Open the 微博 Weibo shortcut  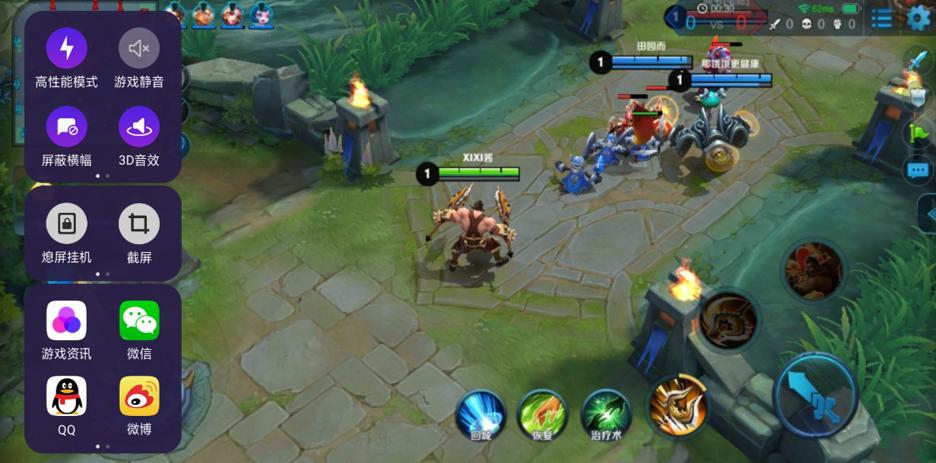click(139, 397)
